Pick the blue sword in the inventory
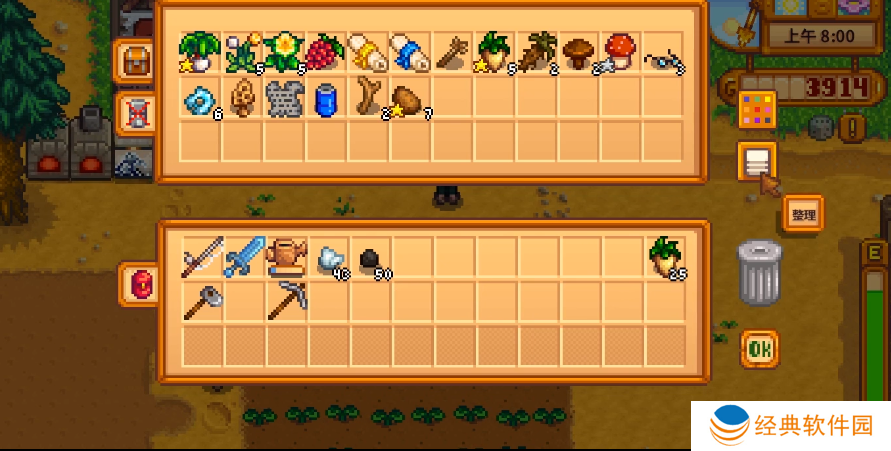The width and height of the screenshot is (891, 451). click(x=244, y=257)
